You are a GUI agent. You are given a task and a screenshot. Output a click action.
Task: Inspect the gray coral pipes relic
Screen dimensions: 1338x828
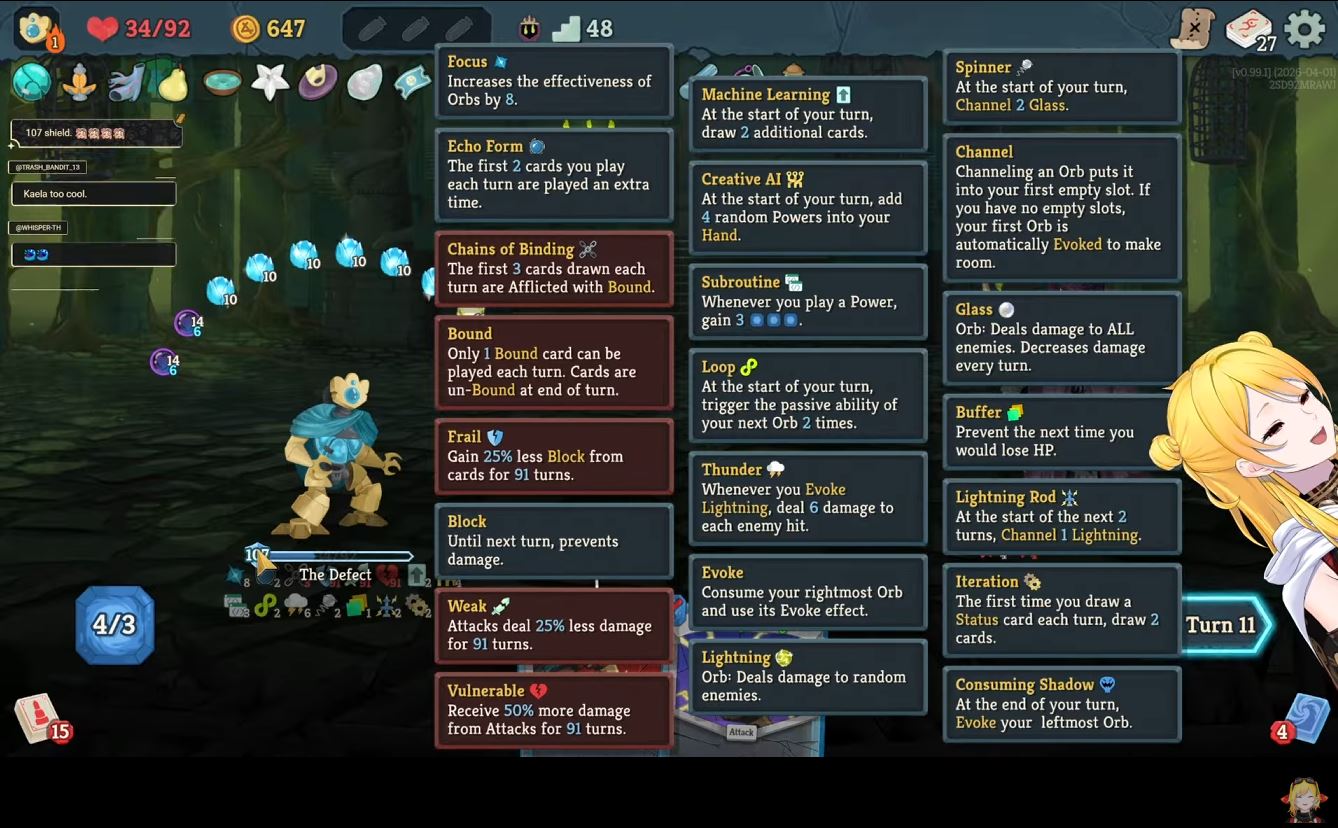click(126, 83)
